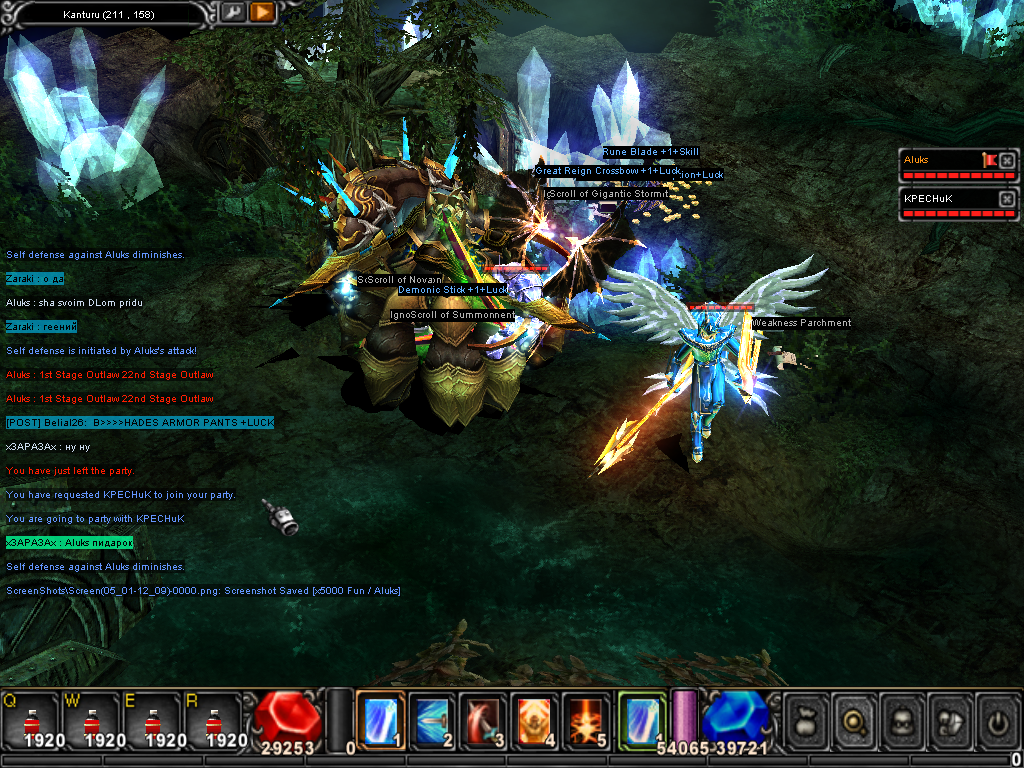
Task: Activate skill slot 3 with the red blade
Action: (x=484, y=719)
